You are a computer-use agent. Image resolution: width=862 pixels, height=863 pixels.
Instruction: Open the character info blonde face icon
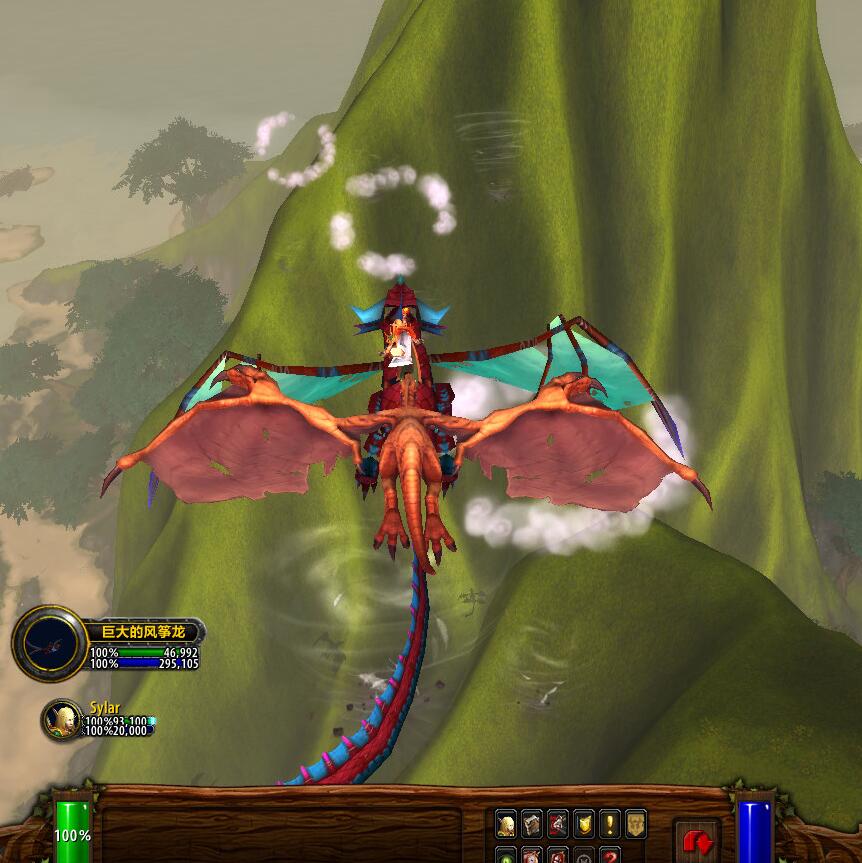[x=506, y=824]
